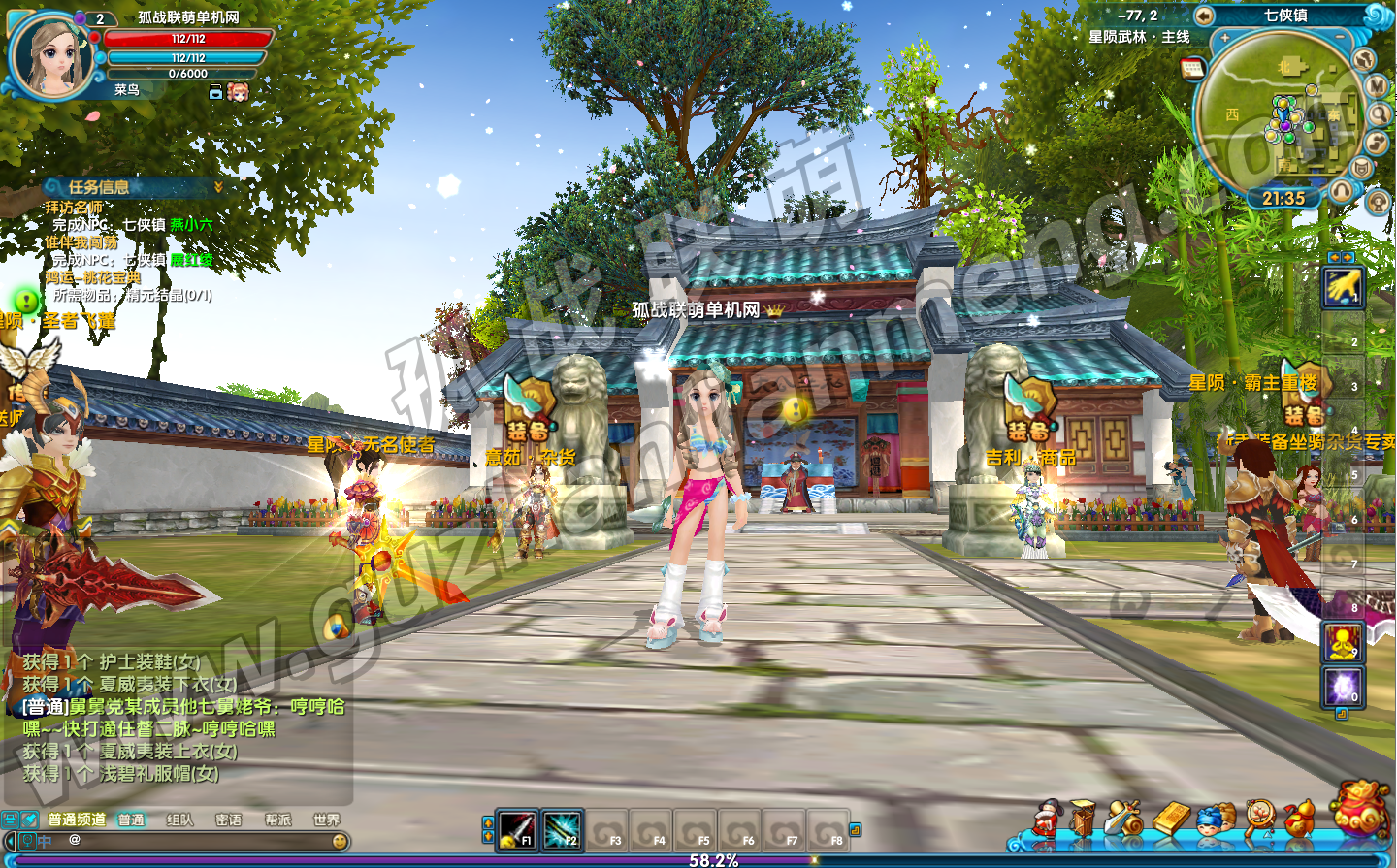
Task: Use the yellow hand skill slot
Action: coord(1344,287)
